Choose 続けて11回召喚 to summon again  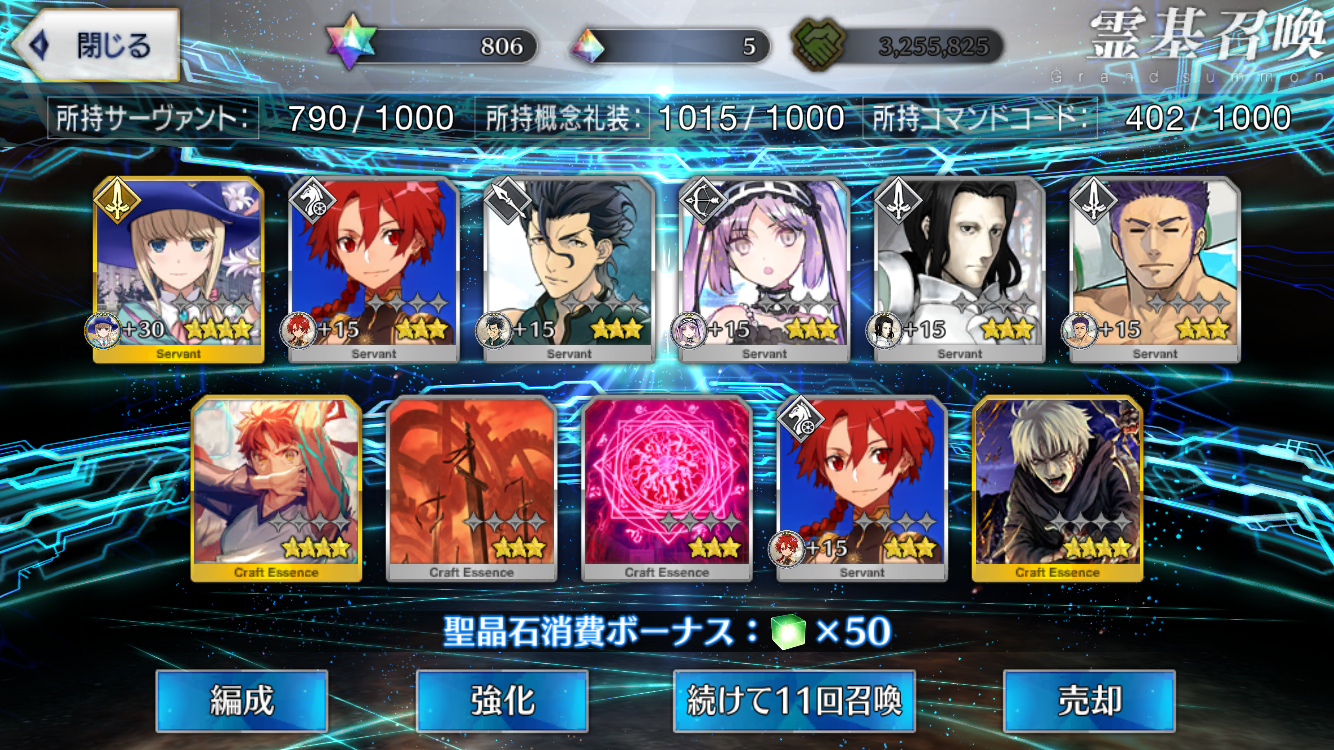[x=793, y=701]
